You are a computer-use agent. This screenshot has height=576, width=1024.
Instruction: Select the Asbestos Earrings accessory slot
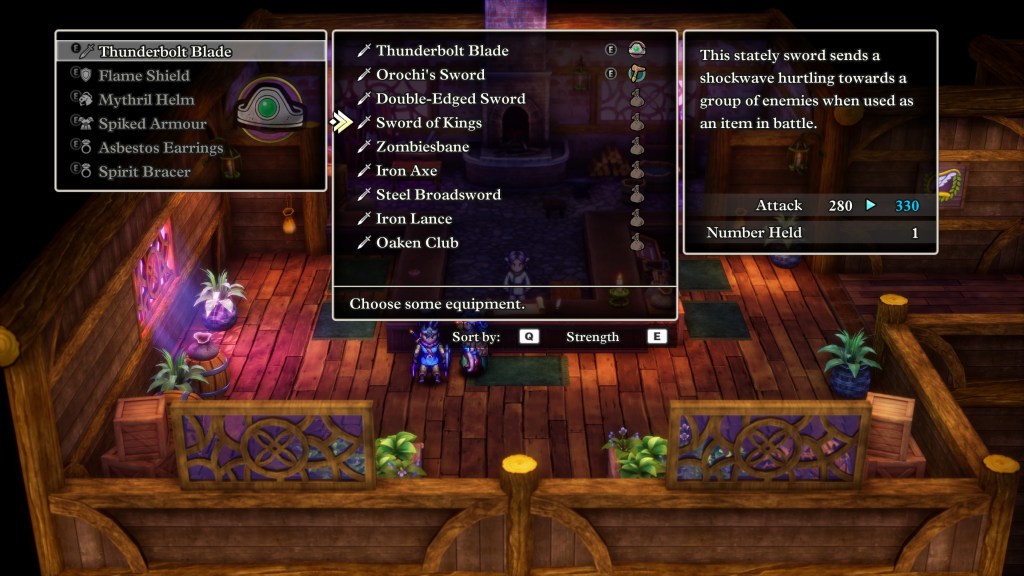pyautogui.click(x=160, y=147)
